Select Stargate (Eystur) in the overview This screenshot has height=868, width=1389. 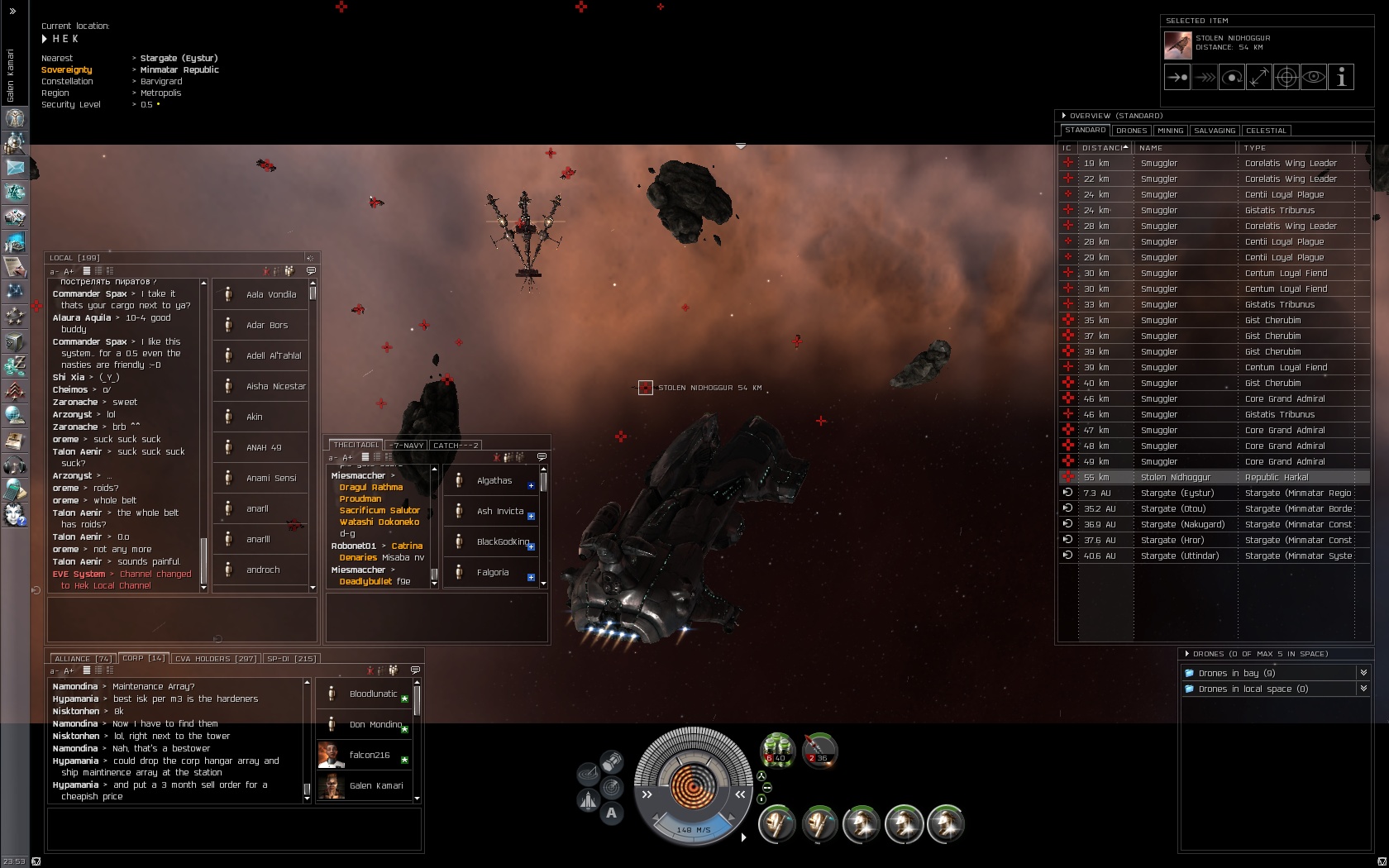[x=1175, y=493]
